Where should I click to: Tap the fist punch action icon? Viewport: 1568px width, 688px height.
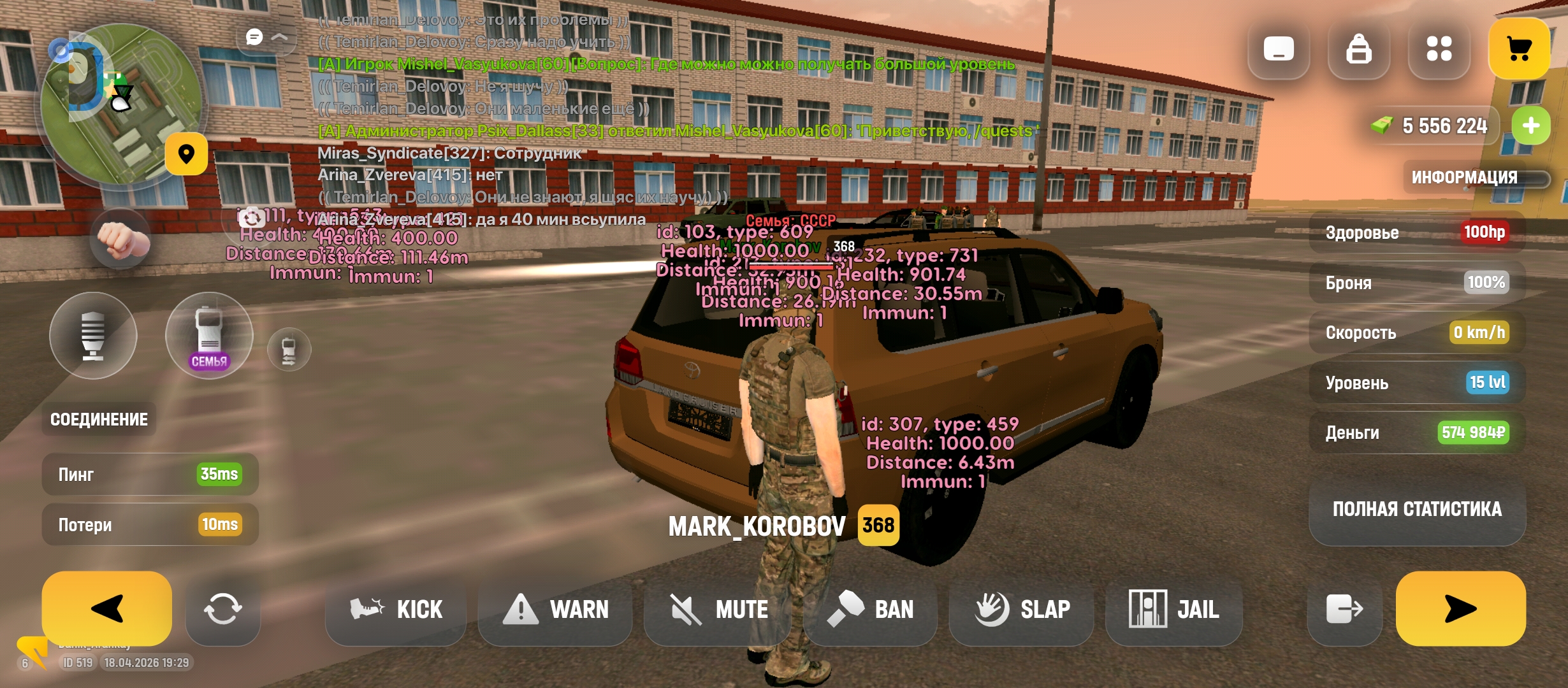coord(120,240)
